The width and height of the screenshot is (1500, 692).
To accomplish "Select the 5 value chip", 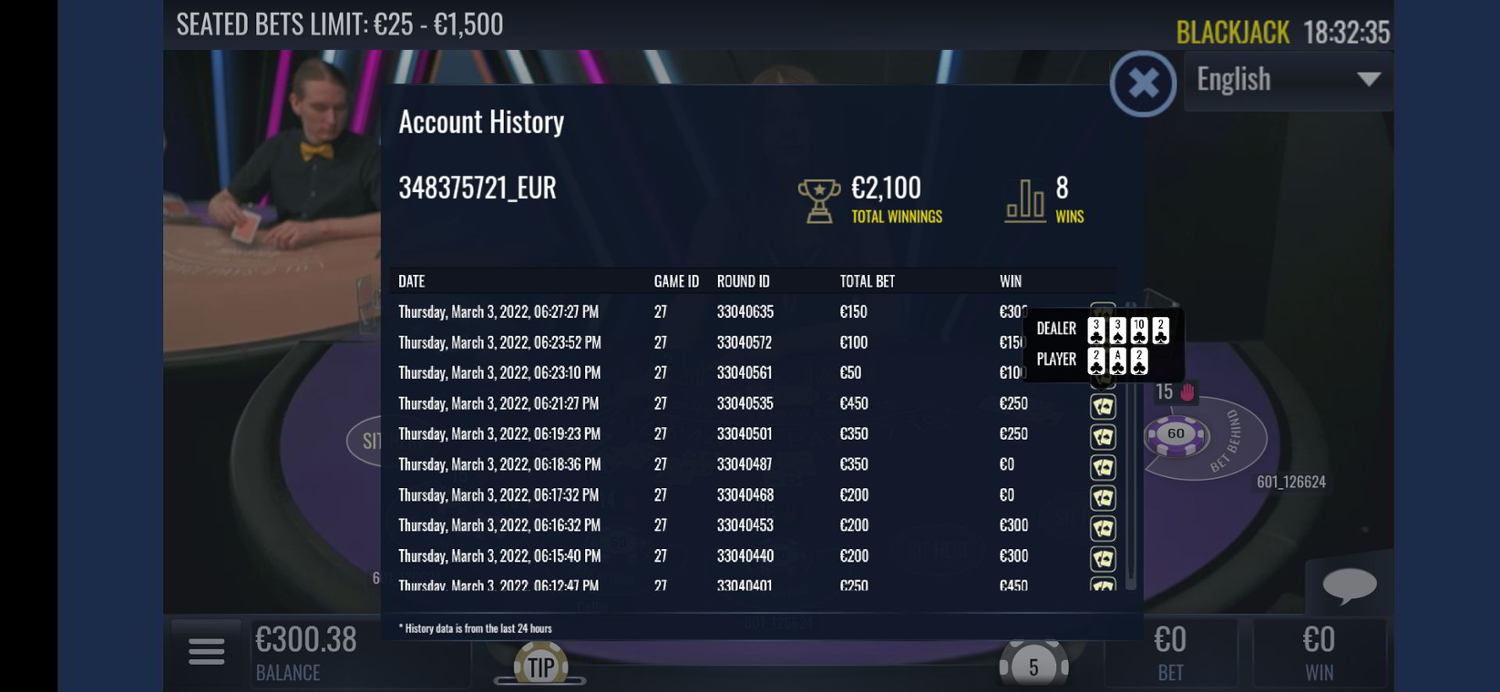I will (x=1034, y=665).
